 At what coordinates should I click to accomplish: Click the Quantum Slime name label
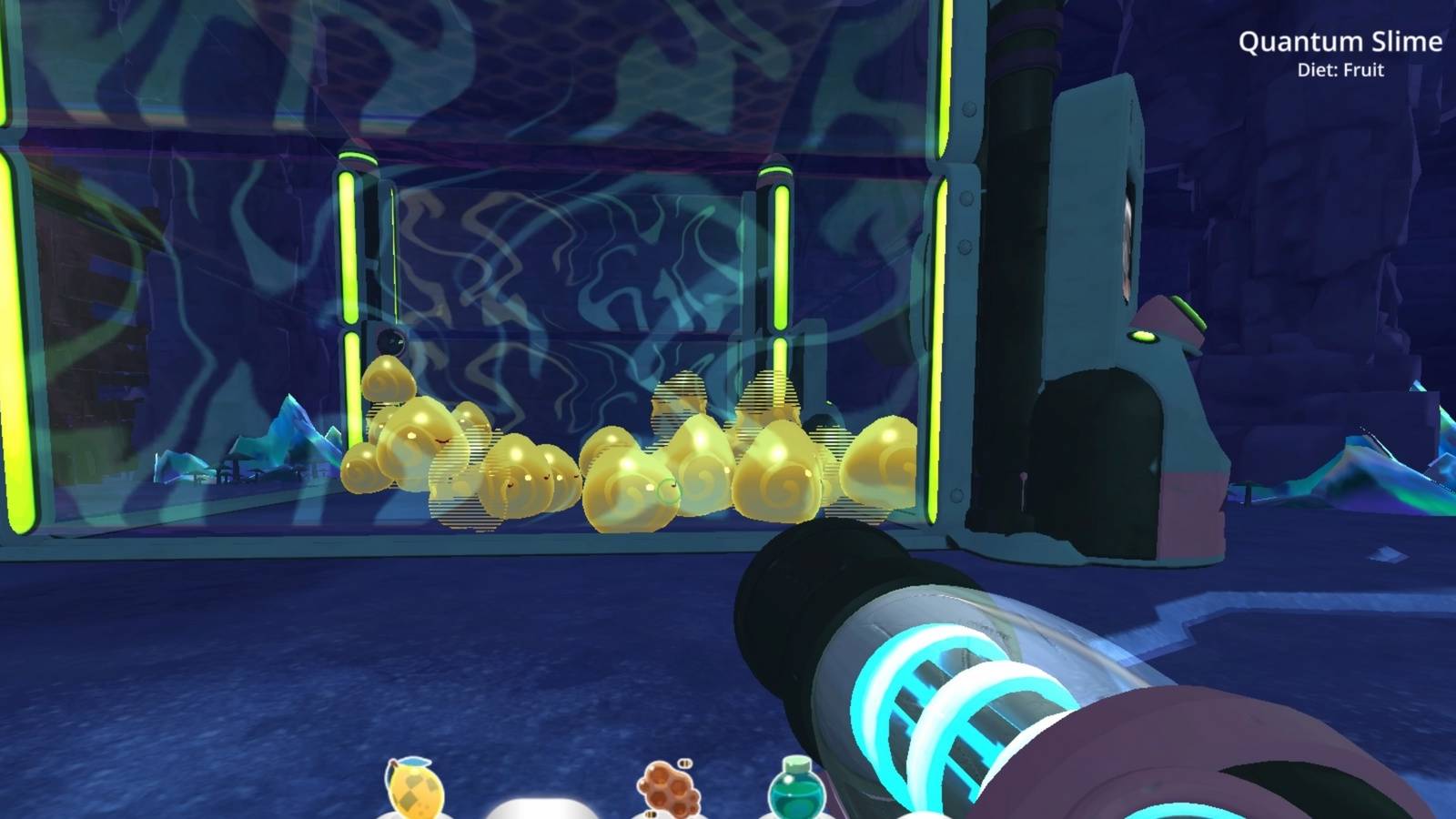(1342, 41)
